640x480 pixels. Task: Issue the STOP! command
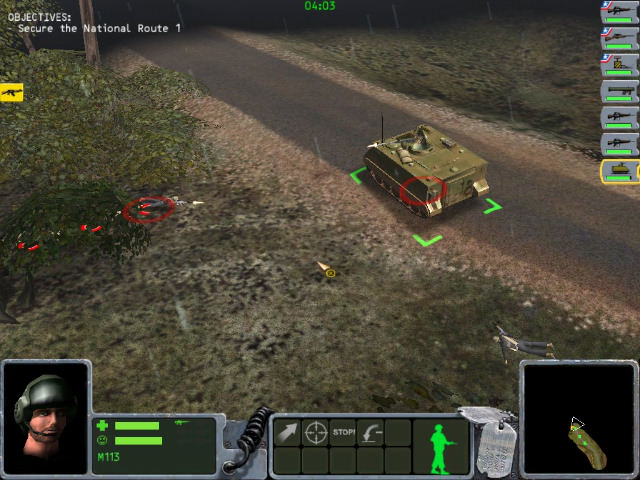[x=344, y=433]
